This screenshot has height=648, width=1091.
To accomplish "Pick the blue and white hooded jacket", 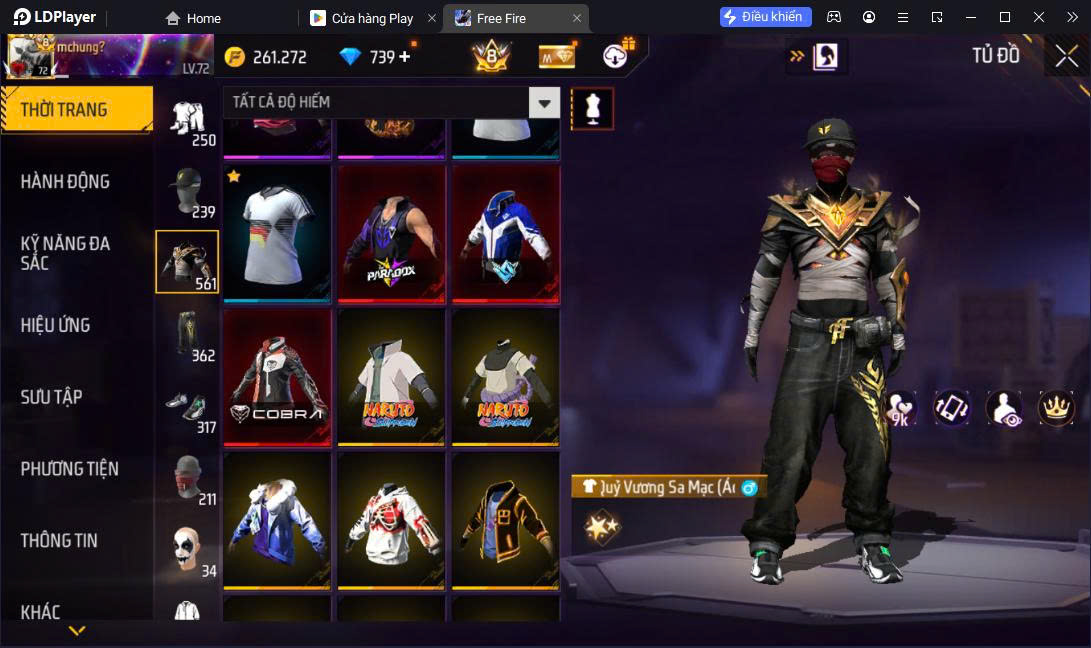I will pyautogui.click(x=505, y=234).
